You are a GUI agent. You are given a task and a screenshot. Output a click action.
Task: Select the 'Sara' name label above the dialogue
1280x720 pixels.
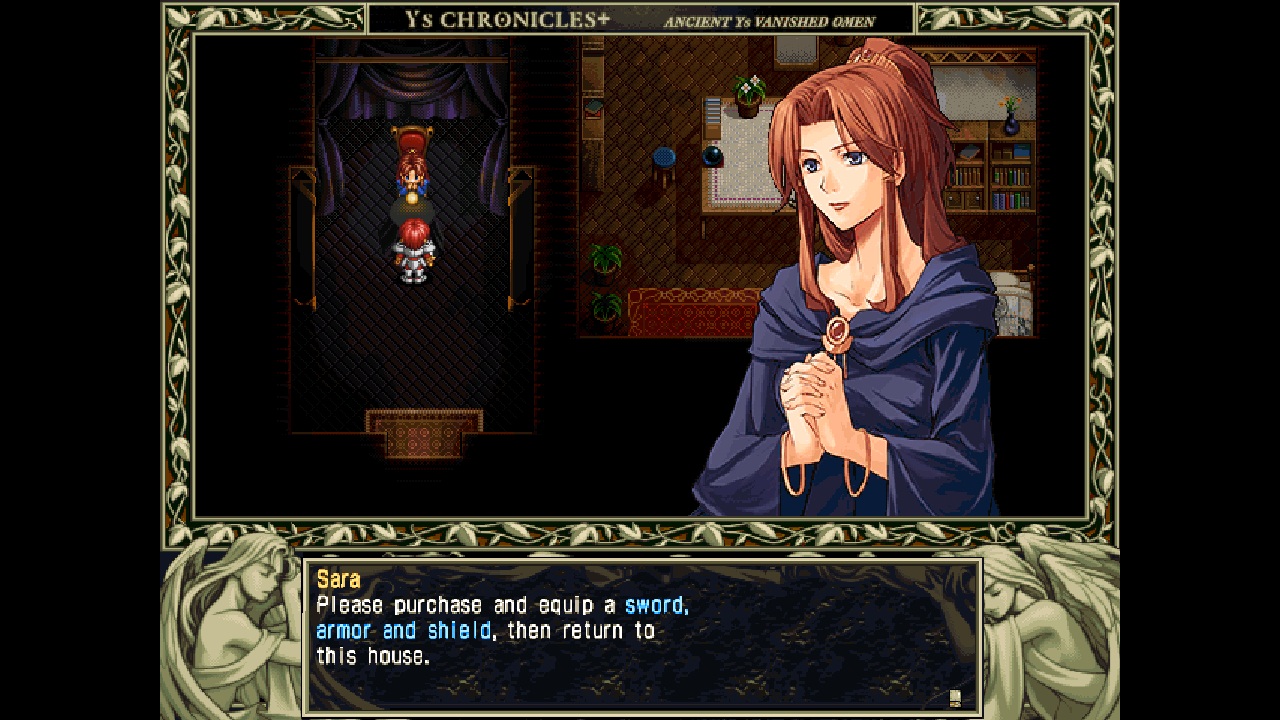coord(339,579)
